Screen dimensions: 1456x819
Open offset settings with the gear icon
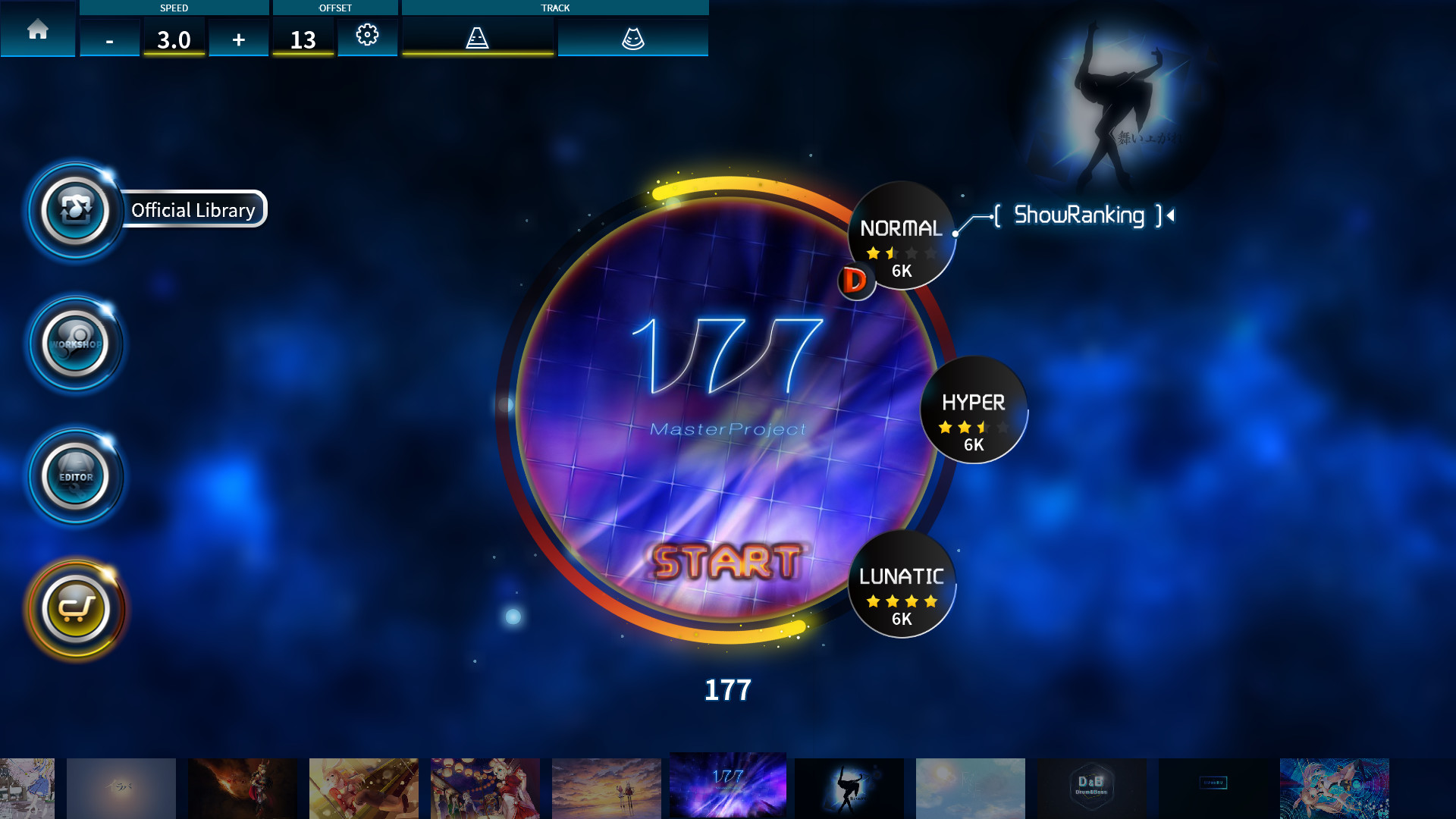[368, 36]
